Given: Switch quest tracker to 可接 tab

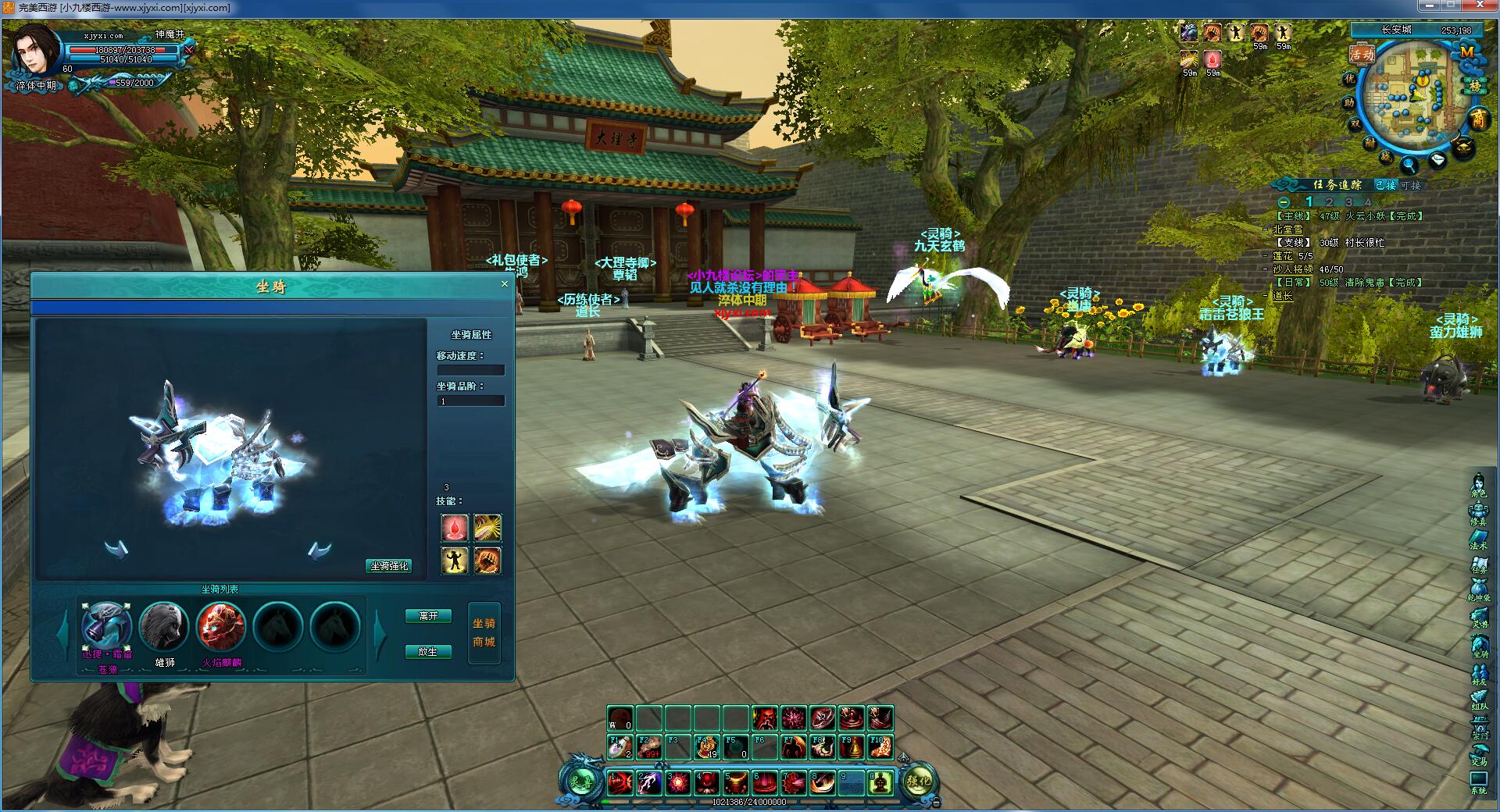Looking at the screenshot, I should 1411,185.
